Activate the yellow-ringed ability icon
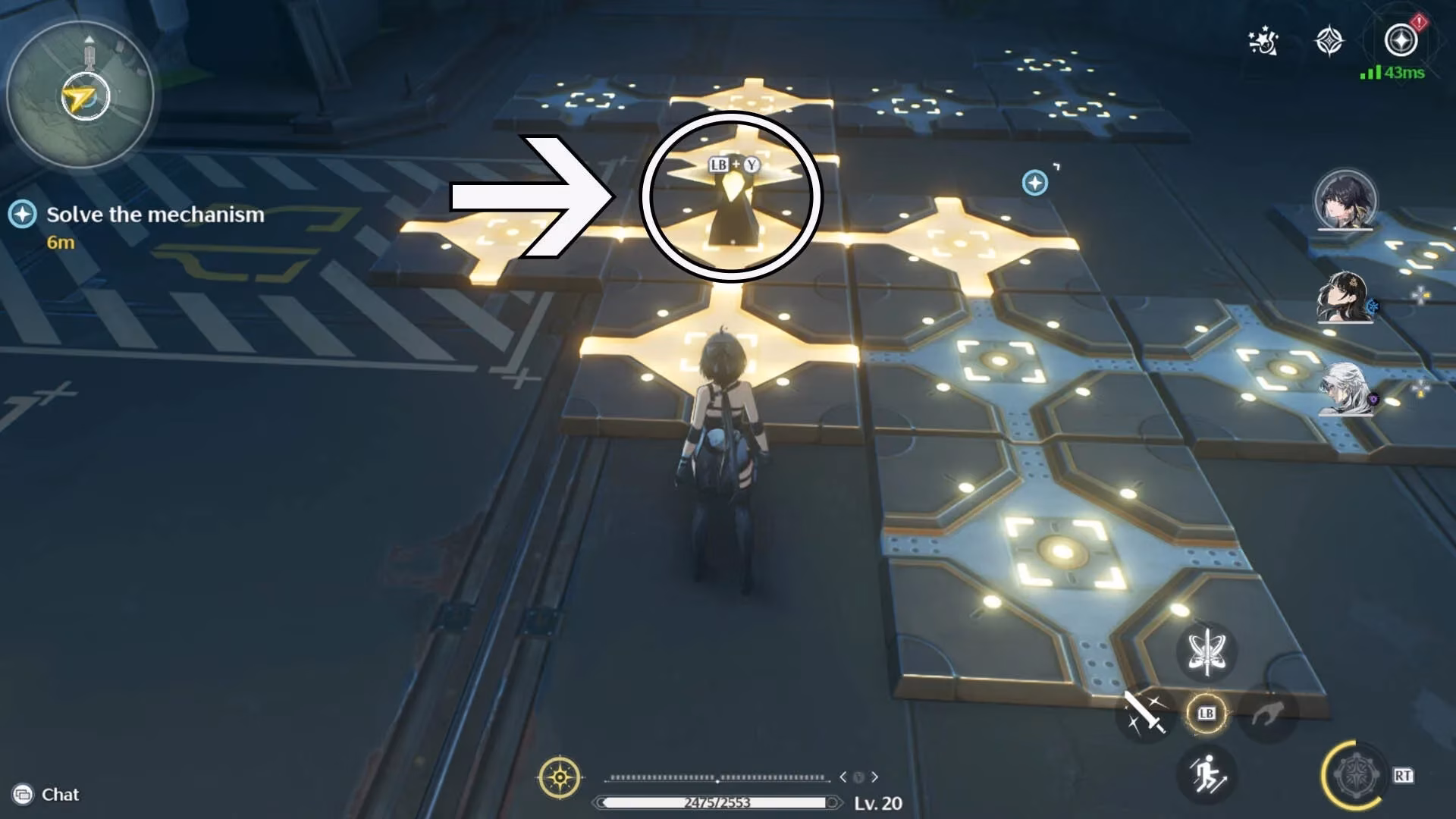Image resolution: width=1456 pixels, height=819 pixels. 1355,775
